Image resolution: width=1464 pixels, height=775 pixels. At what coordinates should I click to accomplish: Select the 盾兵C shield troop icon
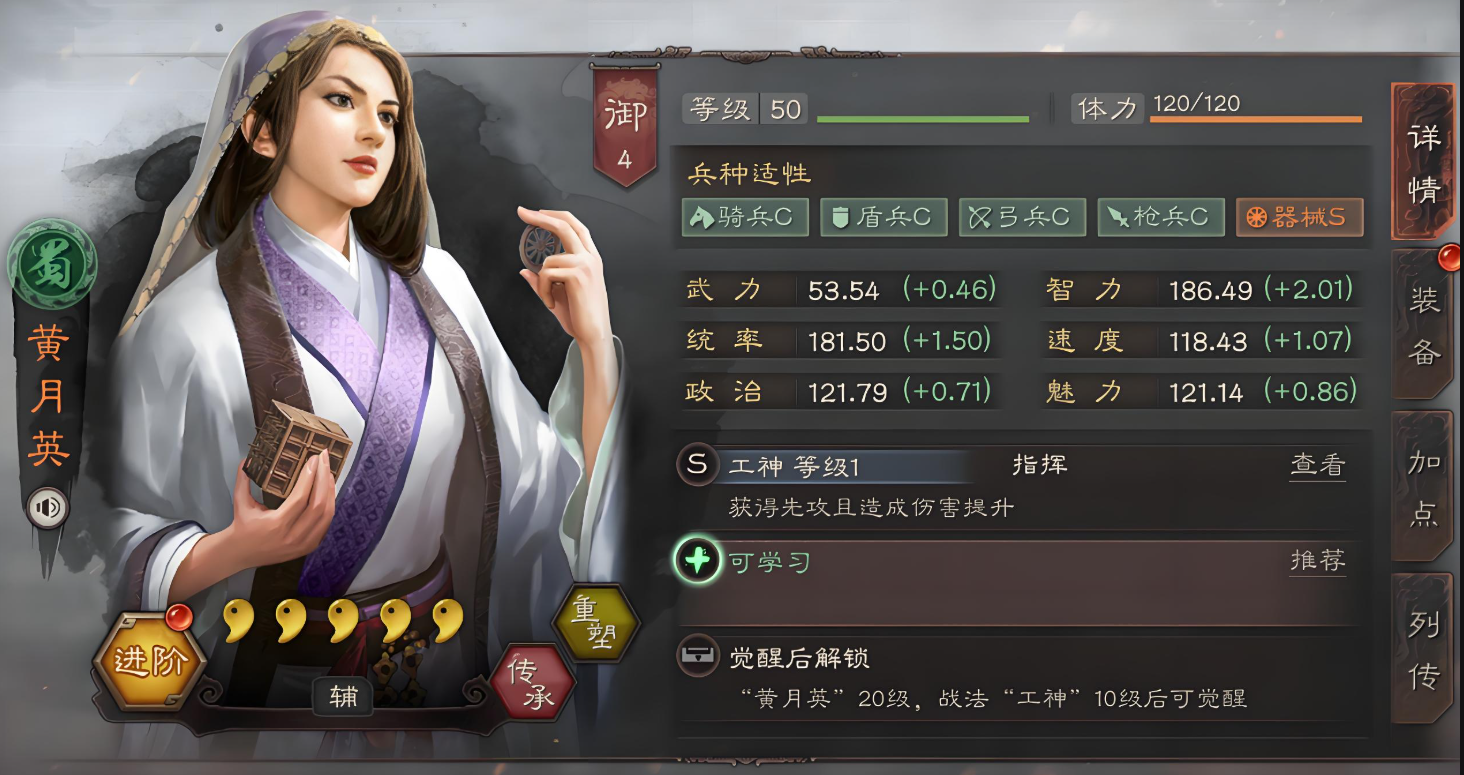click(883, 217)
